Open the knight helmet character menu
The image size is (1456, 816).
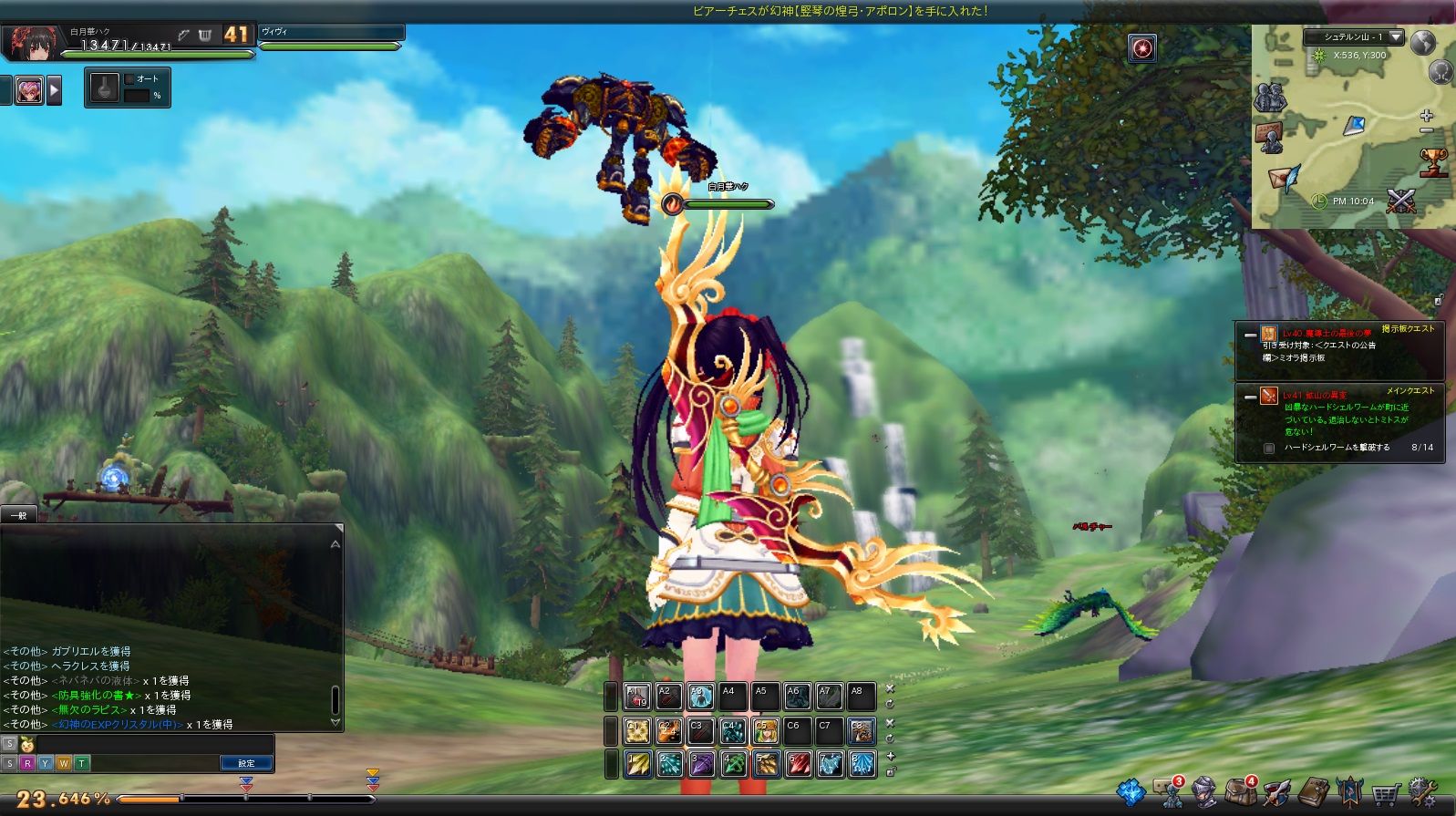coord(1204,792)
